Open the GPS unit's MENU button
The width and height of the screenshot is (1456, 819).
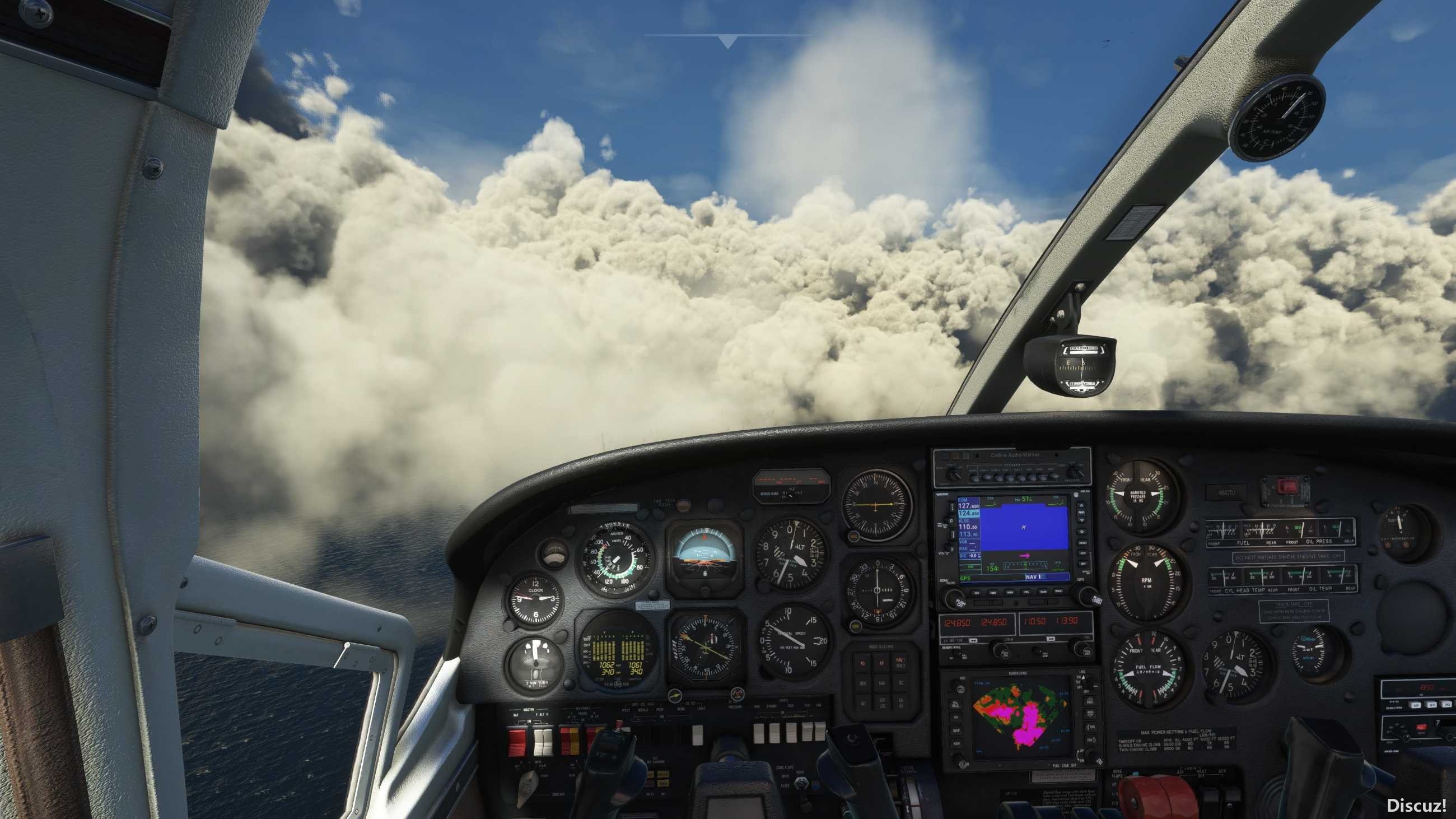click(1083, 544)
